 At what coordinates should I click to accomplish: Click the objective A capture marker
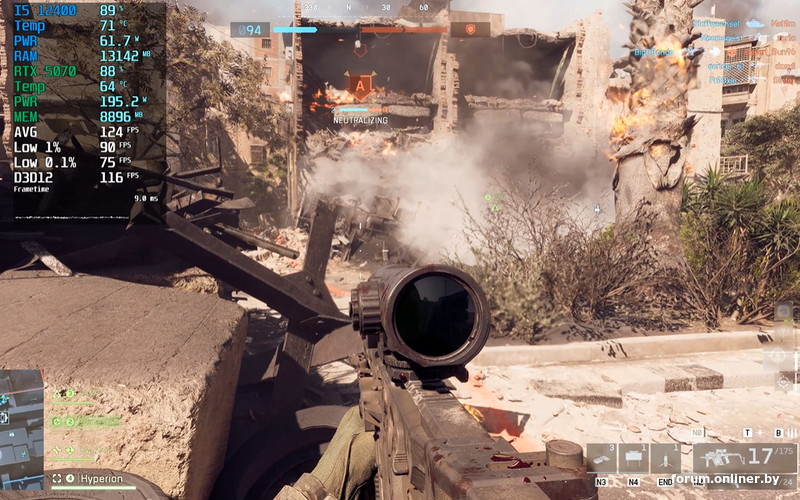tap(359, 84)
